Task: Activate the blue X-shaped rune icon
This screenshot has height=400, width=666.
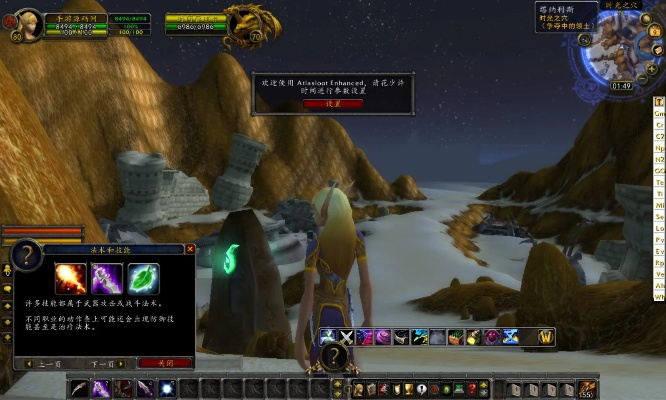Action: click(x=509, y=337)
